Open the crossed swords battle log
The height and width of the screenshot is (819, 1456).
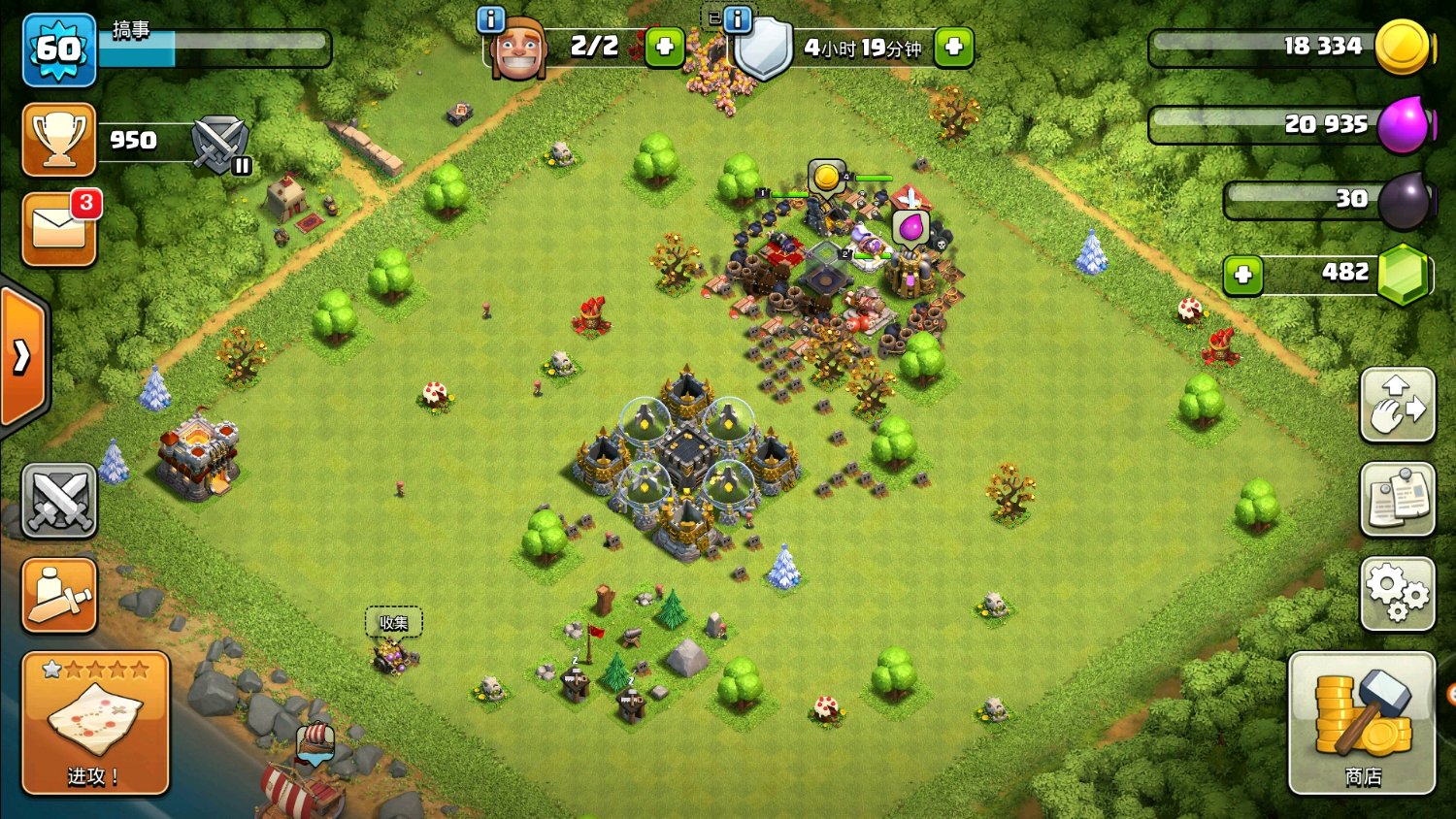pos(59,501)
